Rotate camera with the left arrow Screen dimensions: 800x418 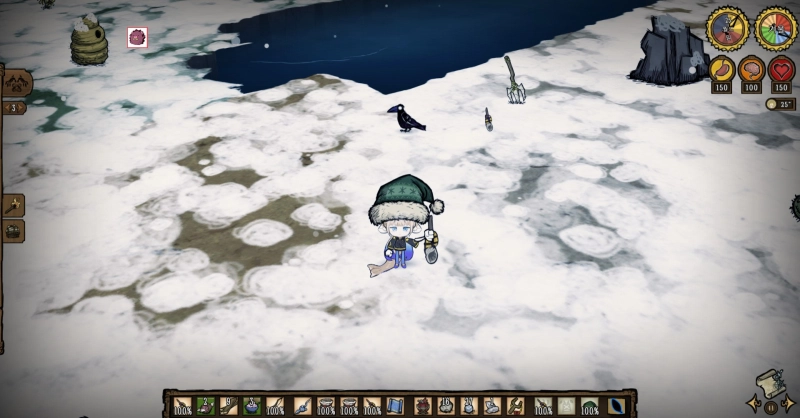(x=755, y=403)
